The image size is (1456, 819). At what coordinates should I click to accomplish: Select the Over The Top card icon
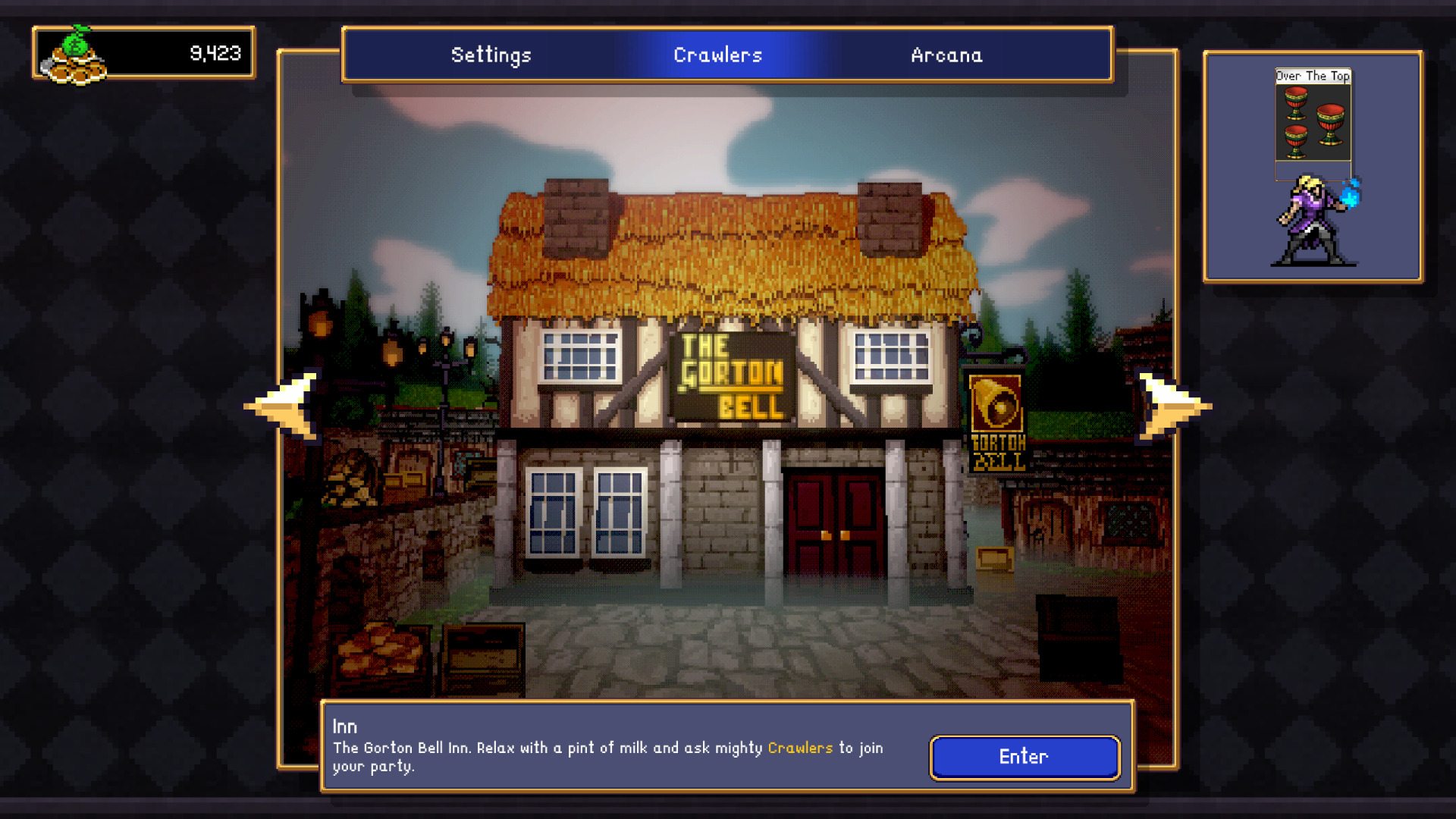(x=1313, y=121)
